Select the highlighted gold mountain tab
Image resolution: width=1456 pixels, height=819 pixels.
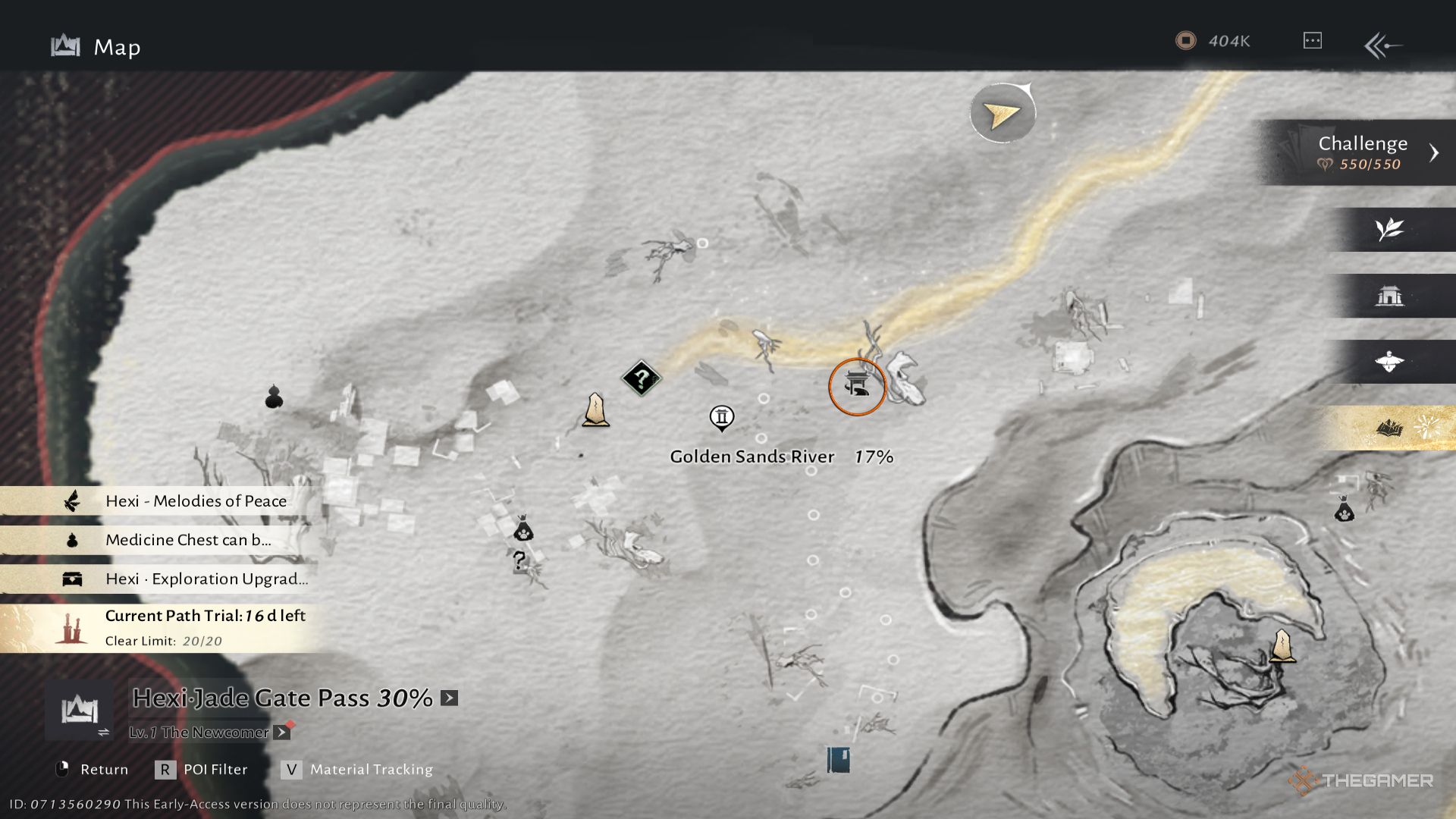1389,428
